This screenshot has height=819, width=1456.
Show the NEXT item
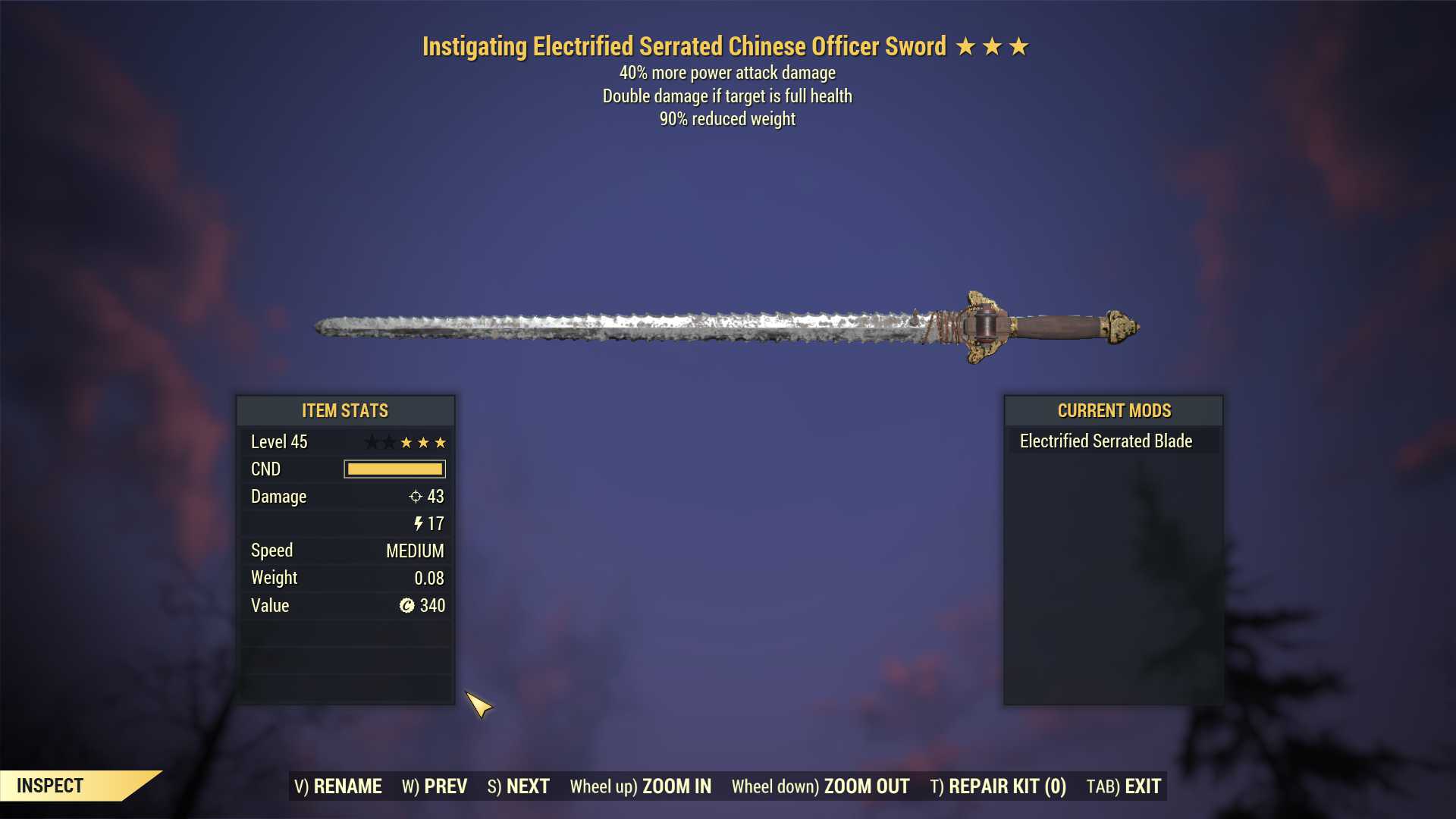[519, 786]
